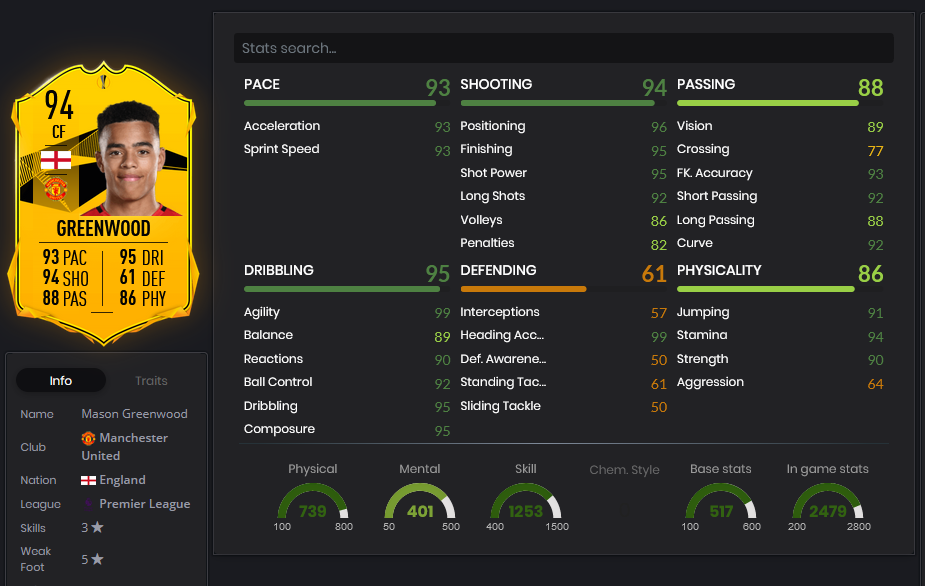Click the Chem. Style selector
The width and height of the screenshot is (925, 586).
(x=624, y=470)
